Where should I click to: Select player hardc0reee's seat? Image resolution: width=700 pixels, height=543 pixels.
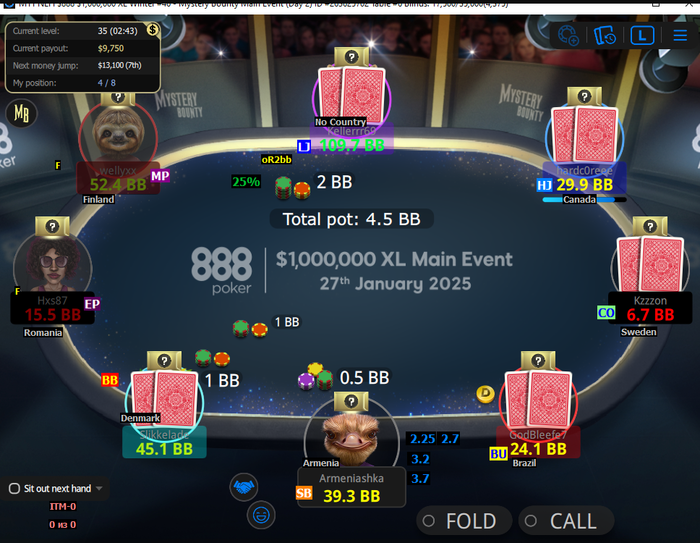[584, 140]
